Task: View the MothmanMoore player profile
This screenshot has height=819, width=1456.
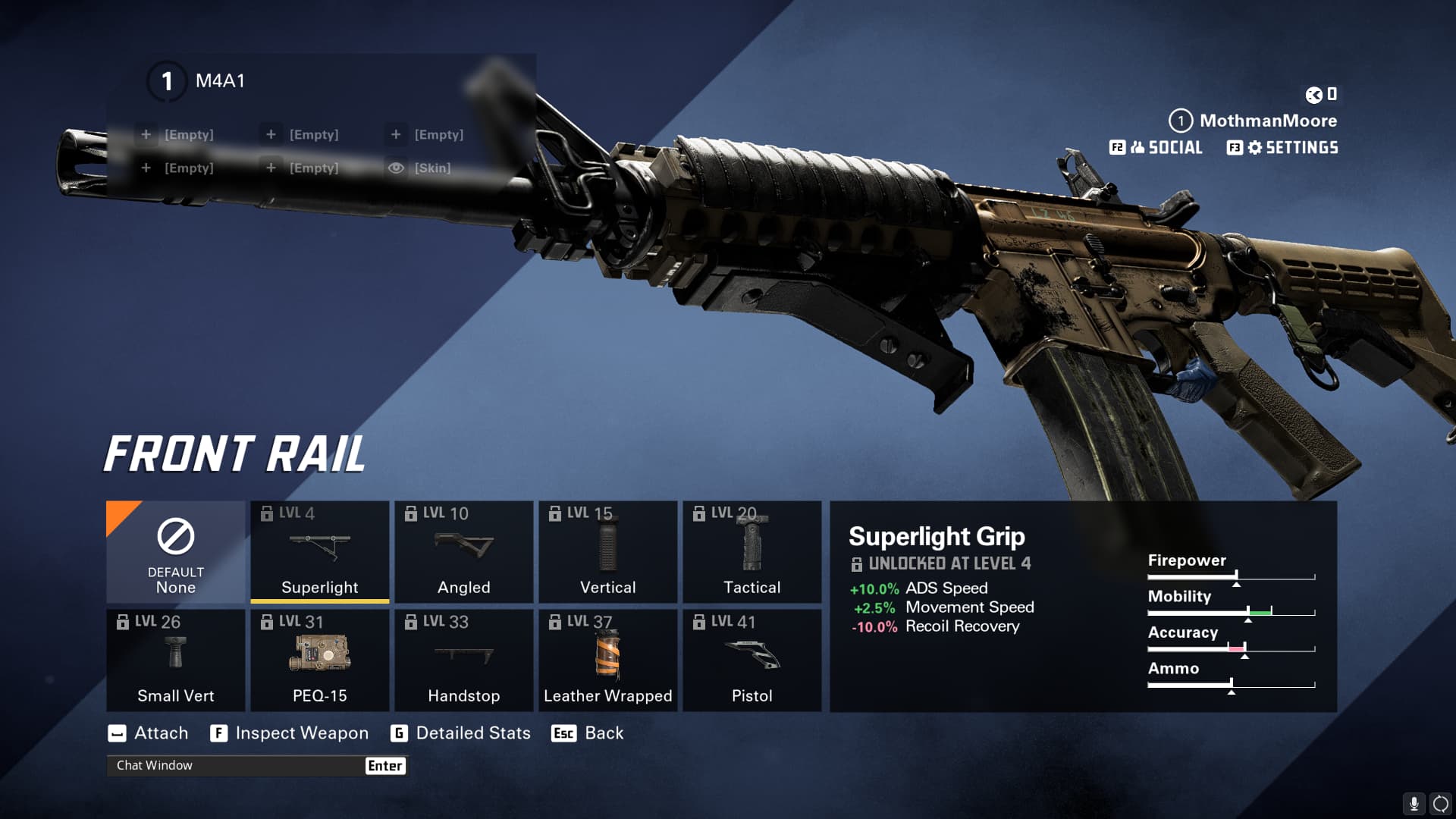Action: [x=1254, y=121]
